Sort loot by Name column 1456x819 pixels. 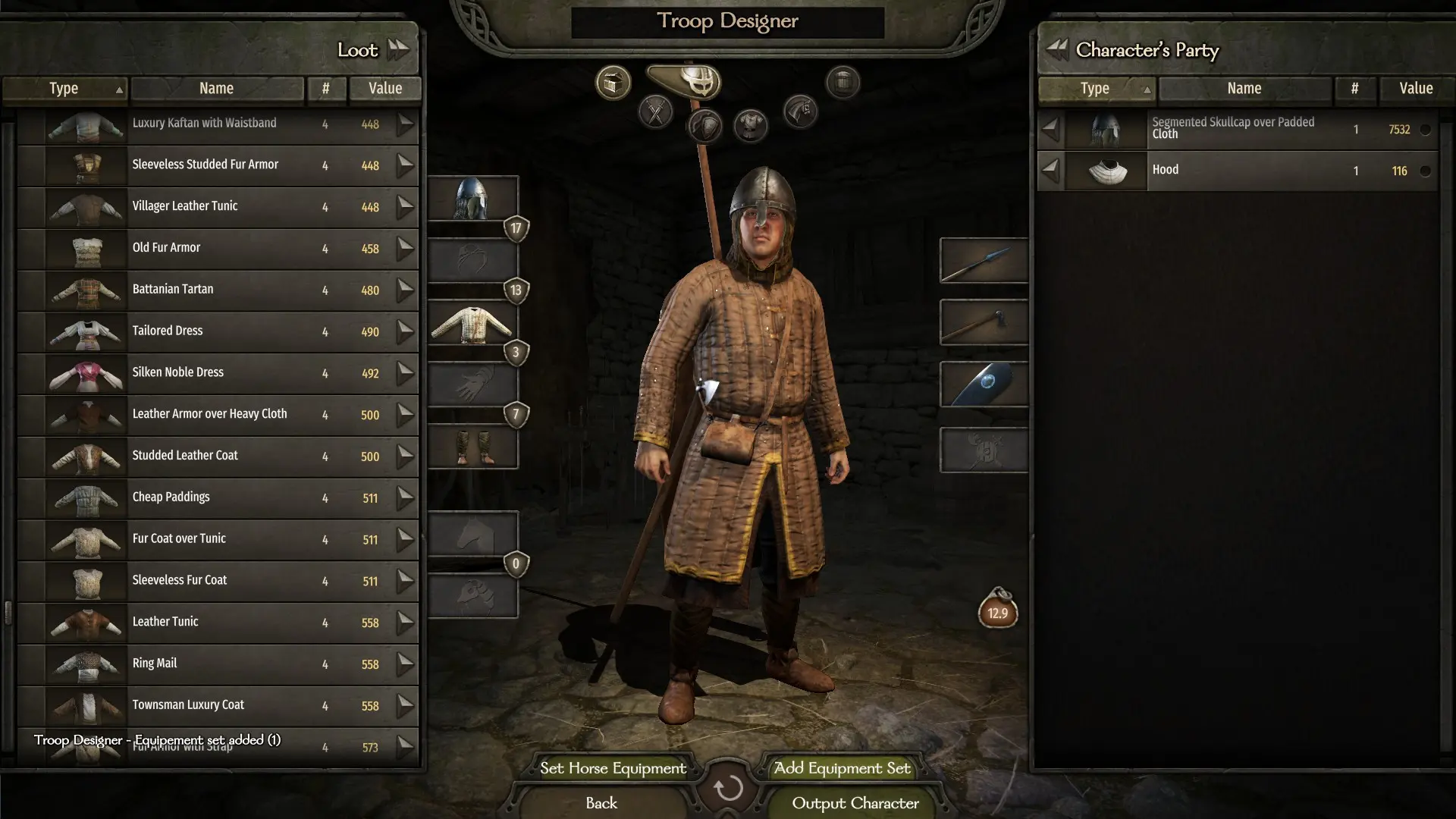tap(216, 89)
